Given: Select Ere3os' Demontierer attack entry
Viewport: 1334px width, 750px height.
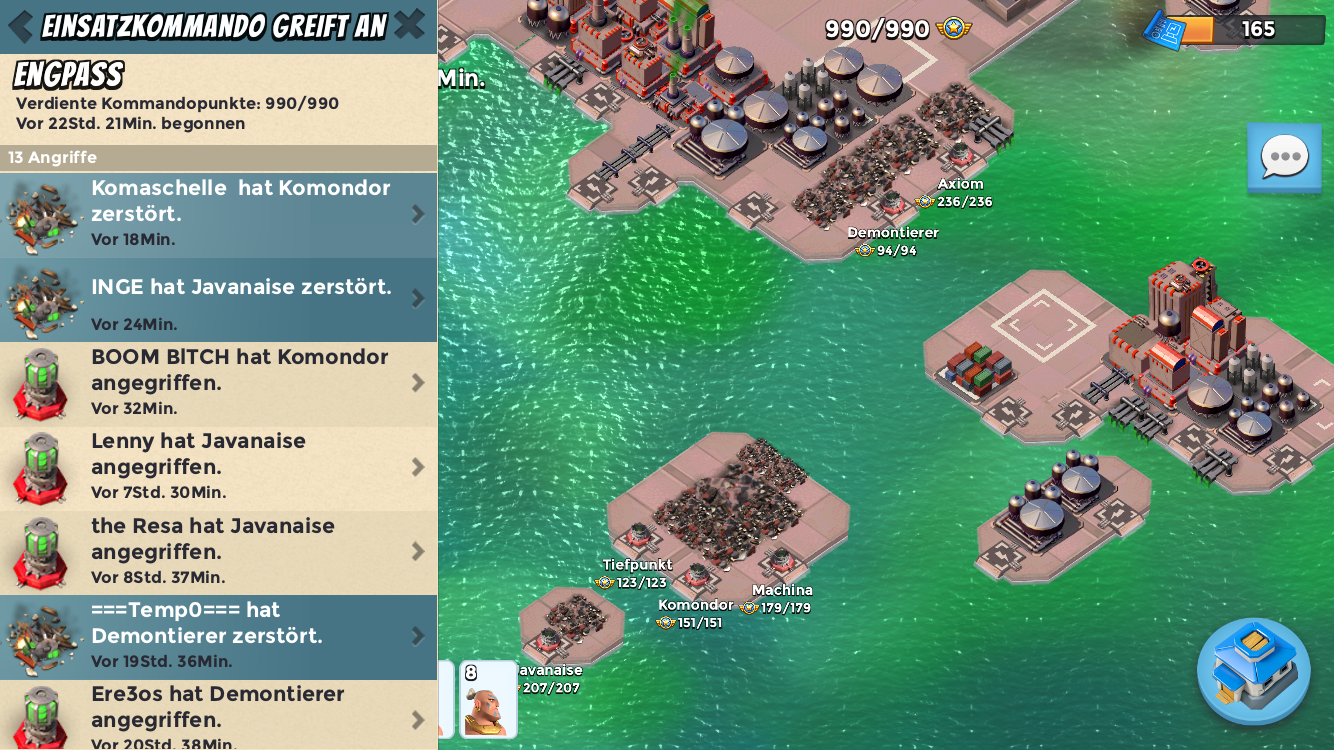Looking at the screenshot, I should click(218, 716).
